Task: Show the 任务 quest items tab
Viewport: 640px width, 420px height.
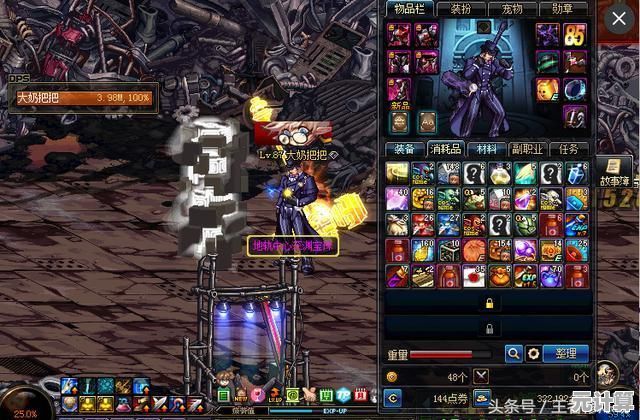Action: [x=569, y=149]
